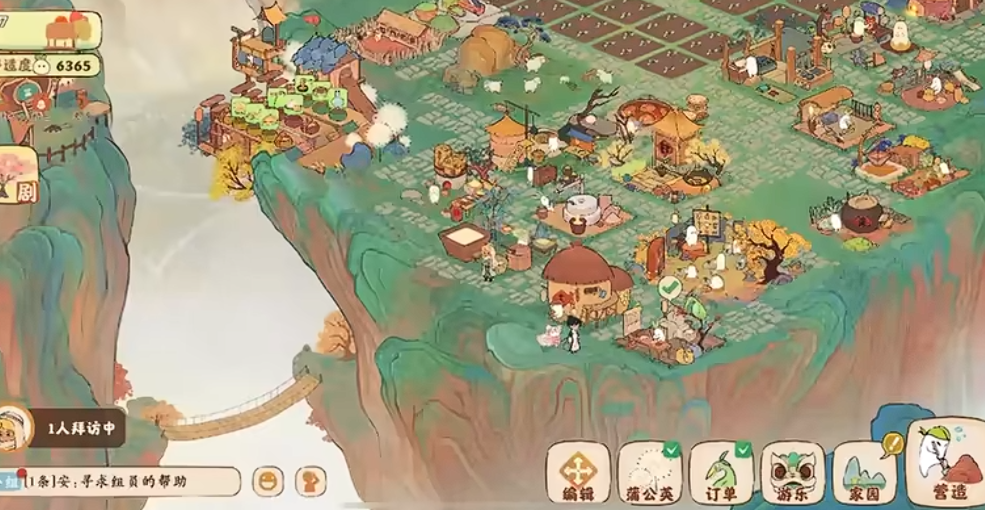The height and width of the screenshot is (510, 985).
Task: Open the smiley emoji button
Action: coord(267,482)
